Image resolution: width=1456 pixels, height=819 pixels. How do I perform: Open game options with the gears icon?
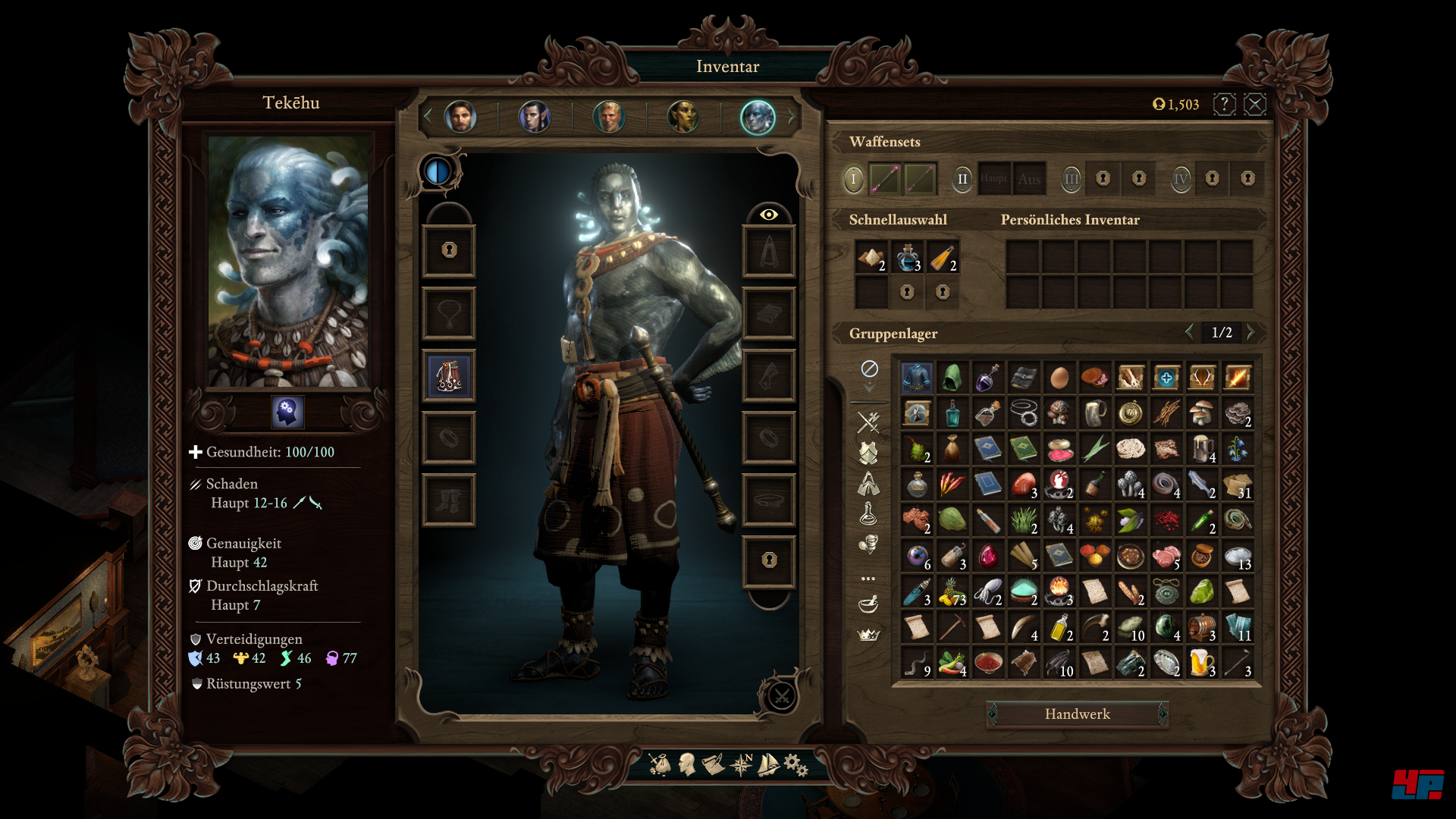pos(793,766)
